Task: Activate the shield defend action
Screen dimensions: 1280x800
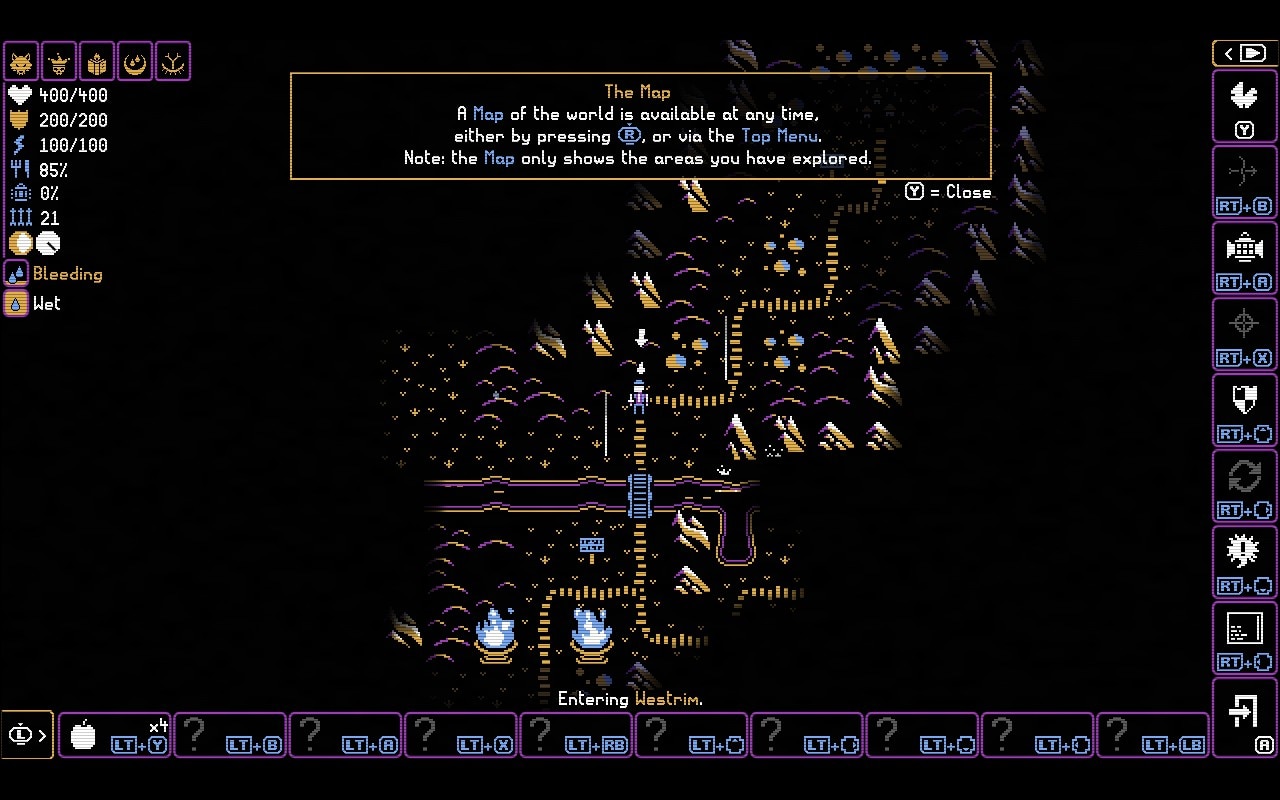Action: [x=1244, y=408]
